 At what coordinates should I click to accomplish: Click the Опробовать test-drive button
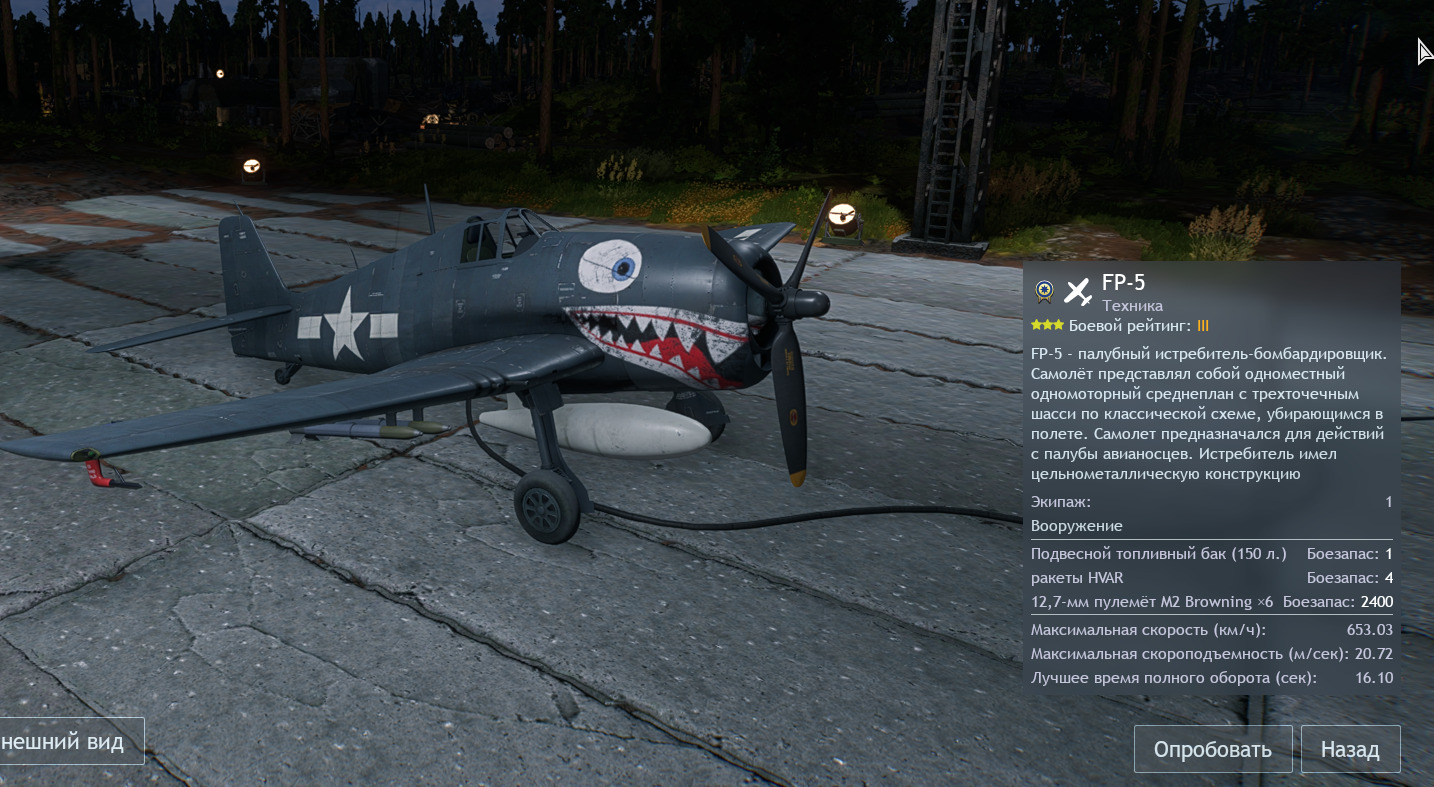pyautogui.click(x=1212, y=749)
